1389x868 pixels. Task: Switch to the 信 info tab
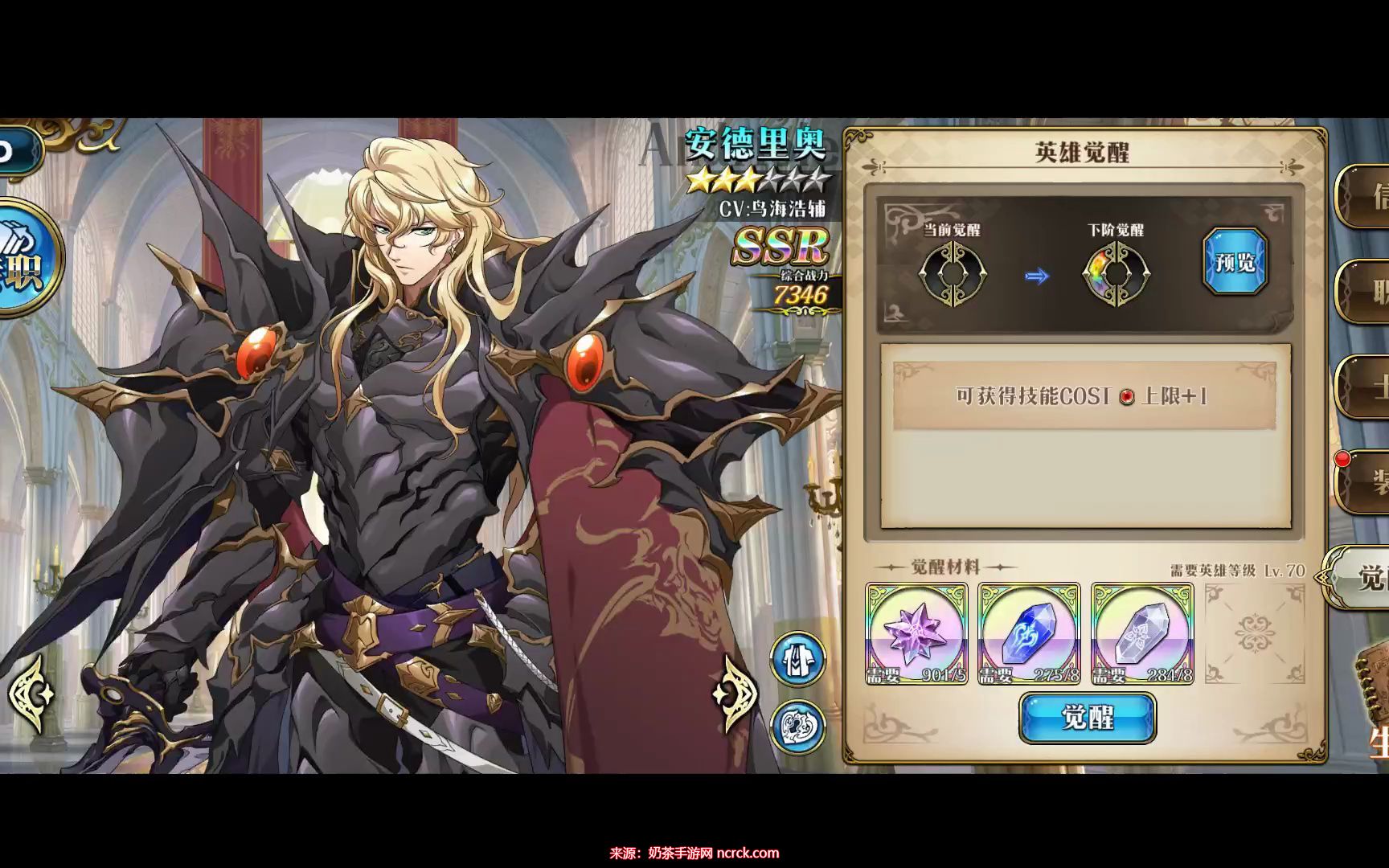pyautogui.click(x=1366, y=197)
